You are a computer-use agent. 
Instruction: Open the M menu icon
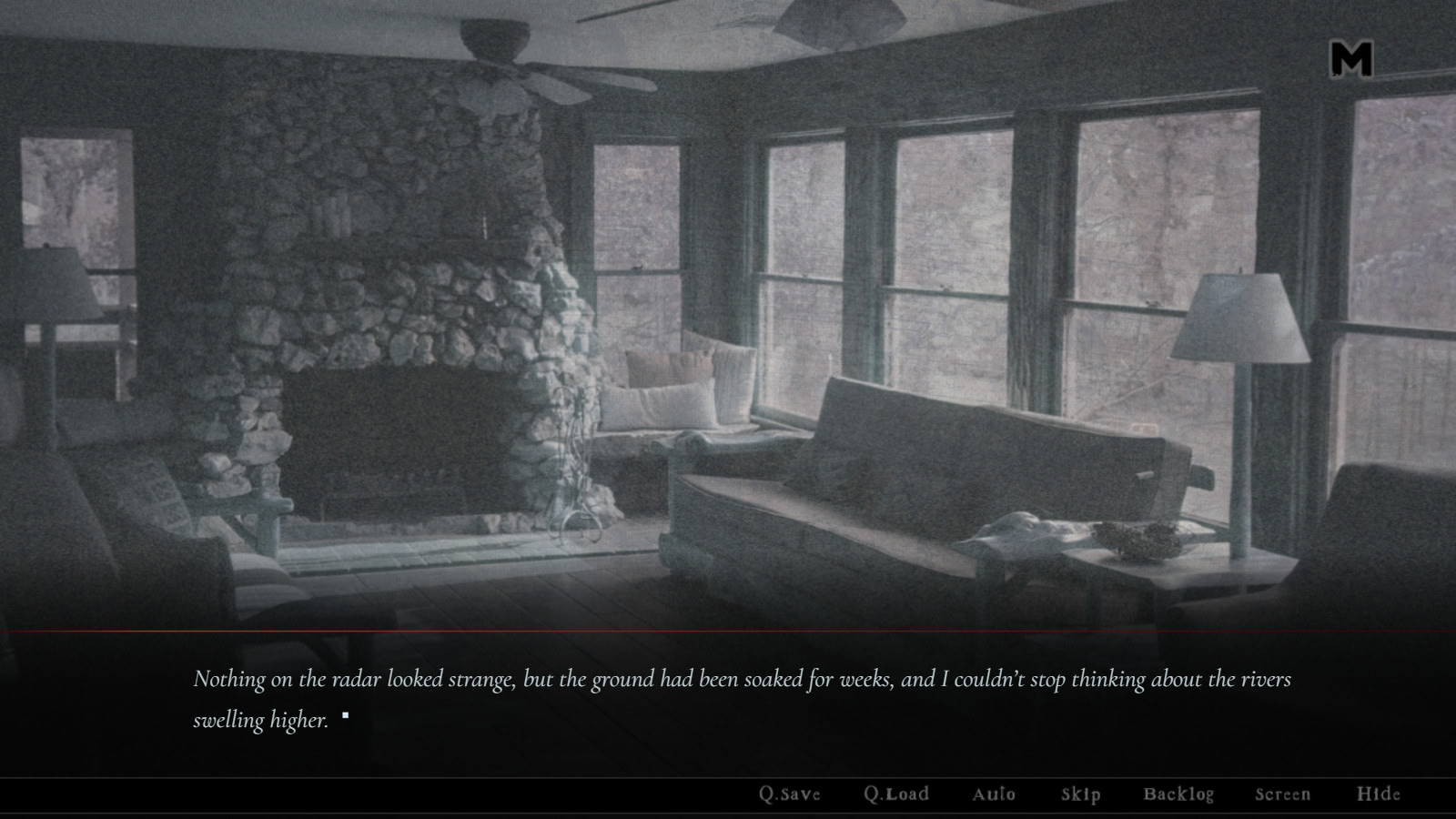click(1351, 59)
